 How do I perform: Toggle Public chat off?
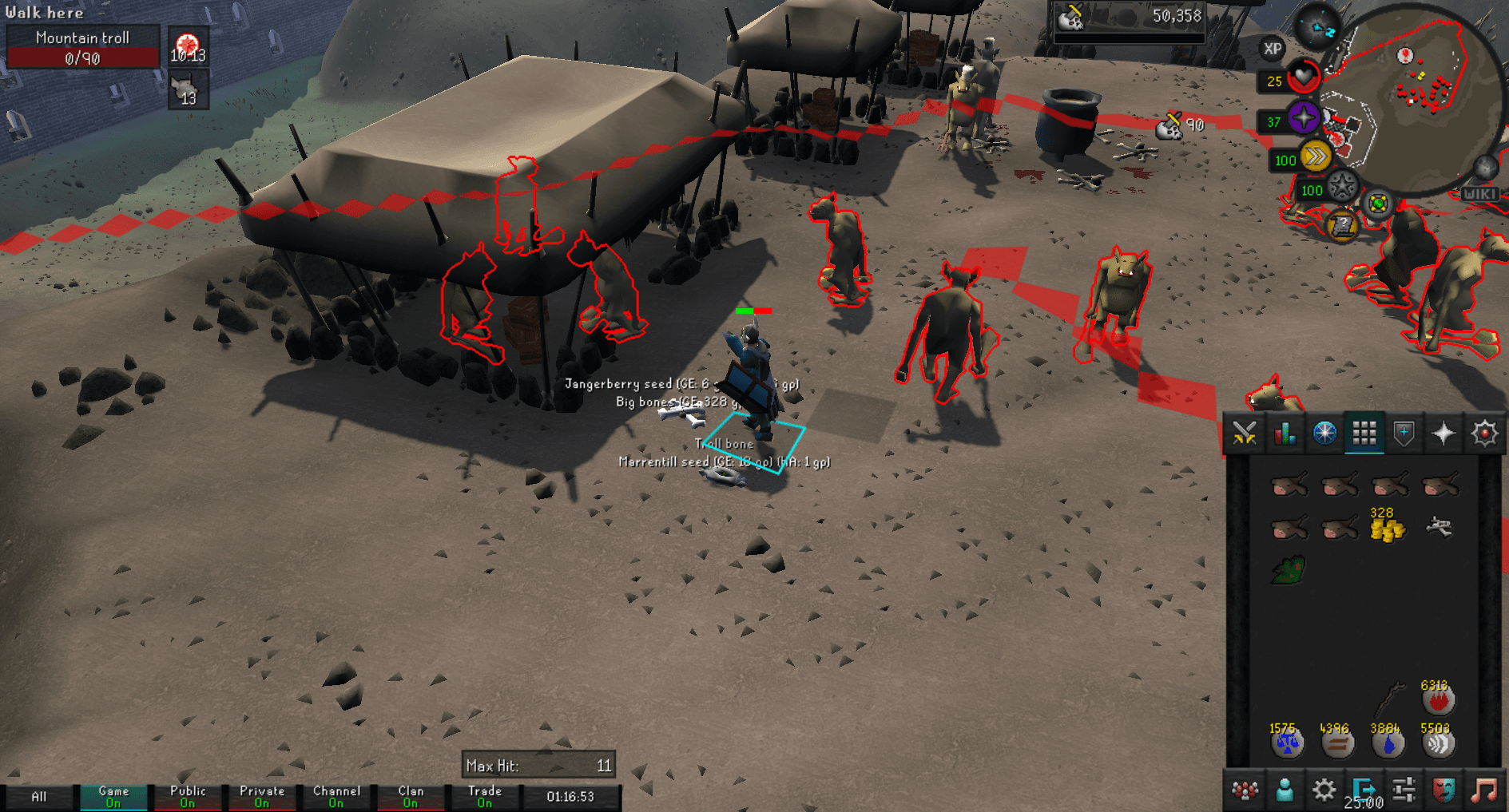188,794
